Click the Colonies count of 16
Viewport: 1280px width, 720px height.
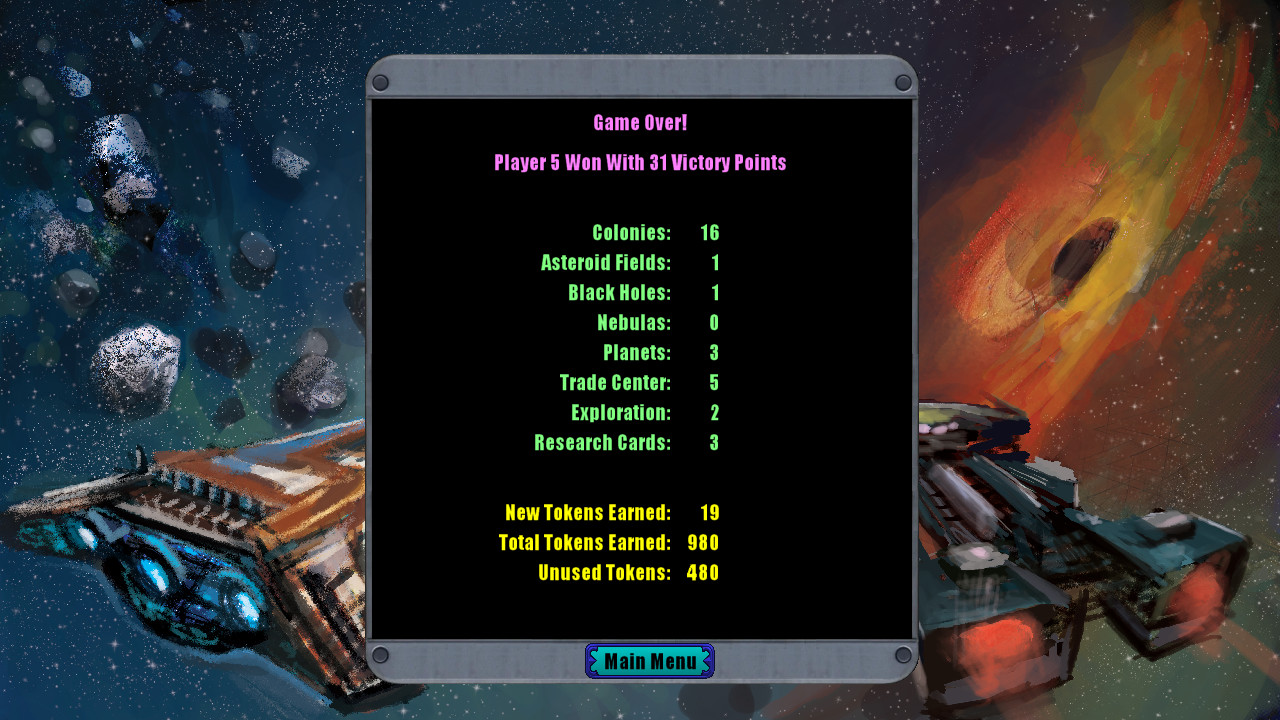pos(712,232)
